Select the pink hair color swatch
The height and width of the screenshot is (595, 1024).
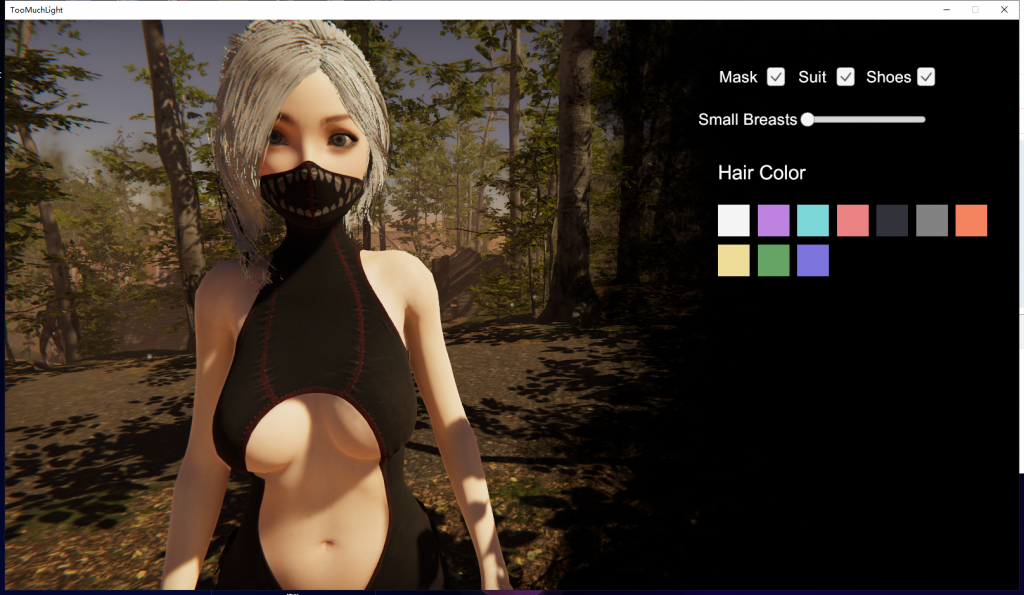(852, 220)
